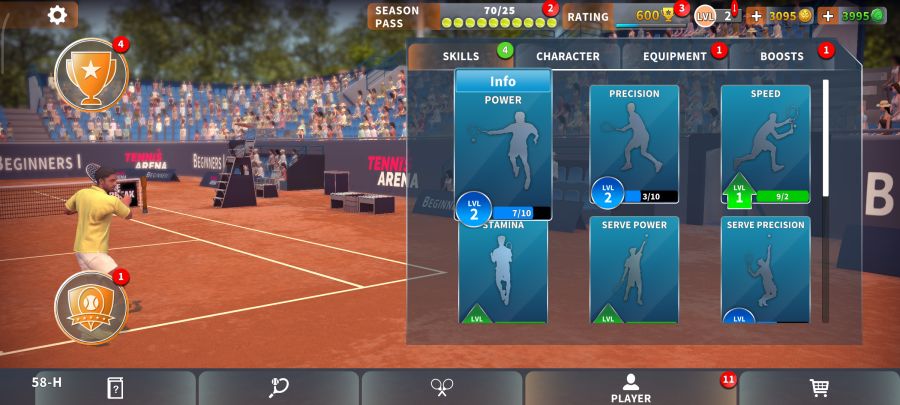Image resolution: width=900 pixels, height=405 pixels.
Task: Open the Season Pass progress panel
Action: point(462,16)
